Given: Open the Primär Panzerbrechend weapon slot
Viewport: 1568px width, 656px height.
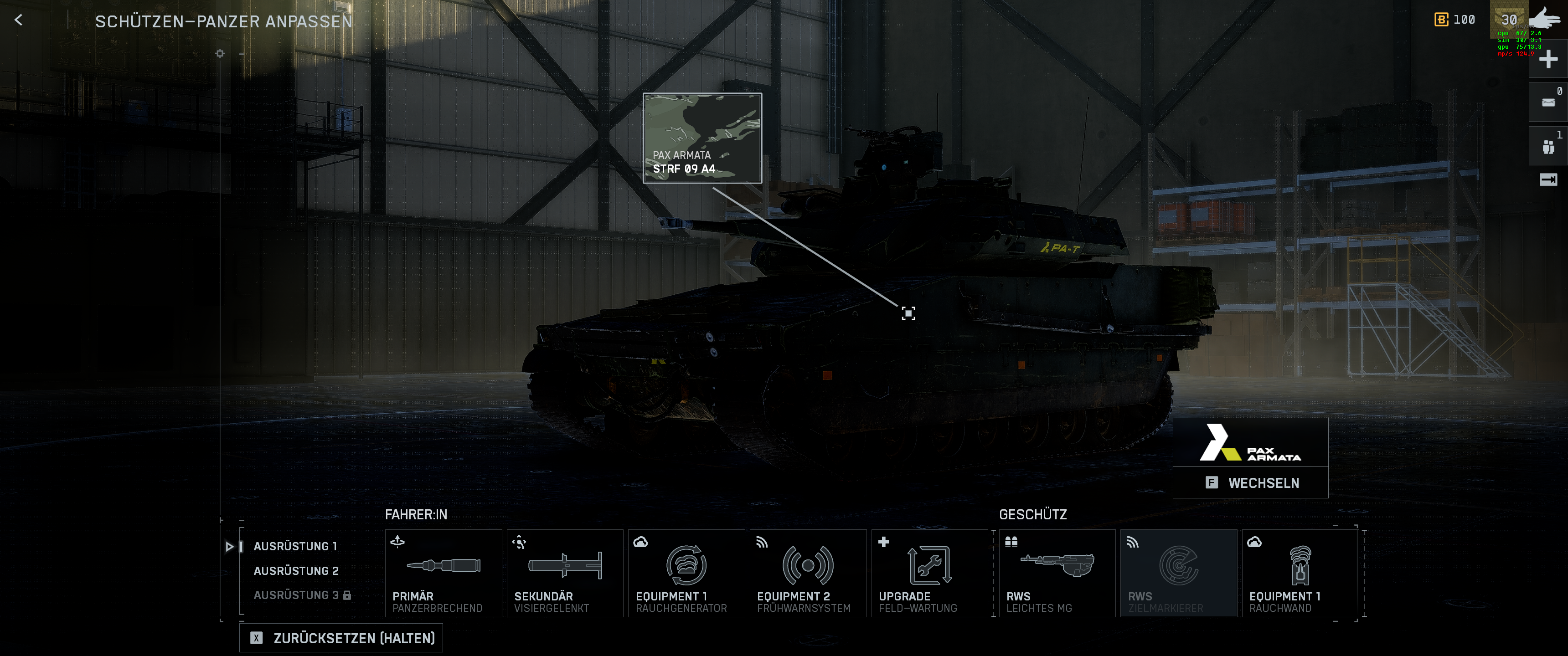Looking at the screenshot, I should (443, 573).
